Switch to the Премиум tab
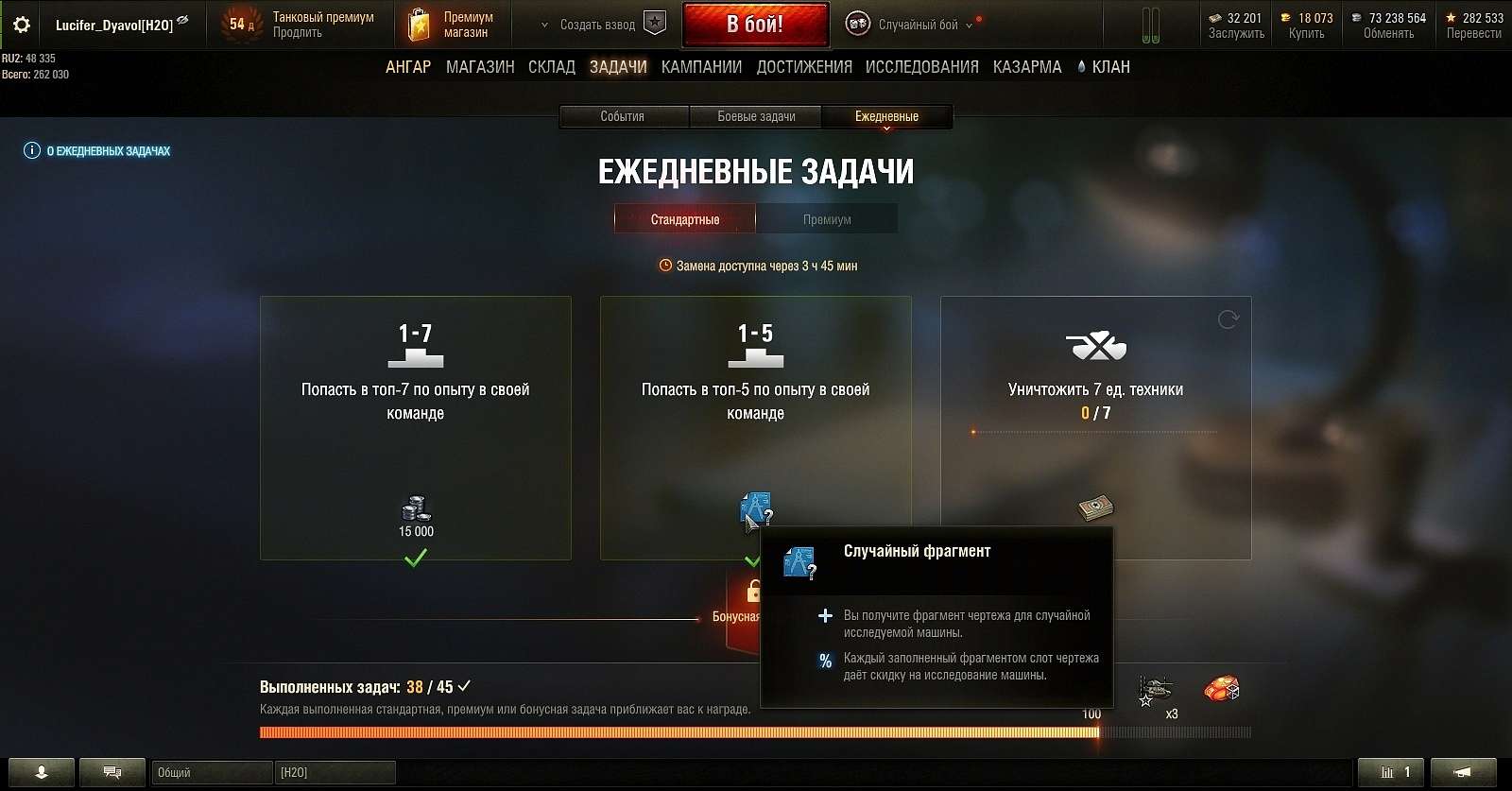 [x=826, y=218]
